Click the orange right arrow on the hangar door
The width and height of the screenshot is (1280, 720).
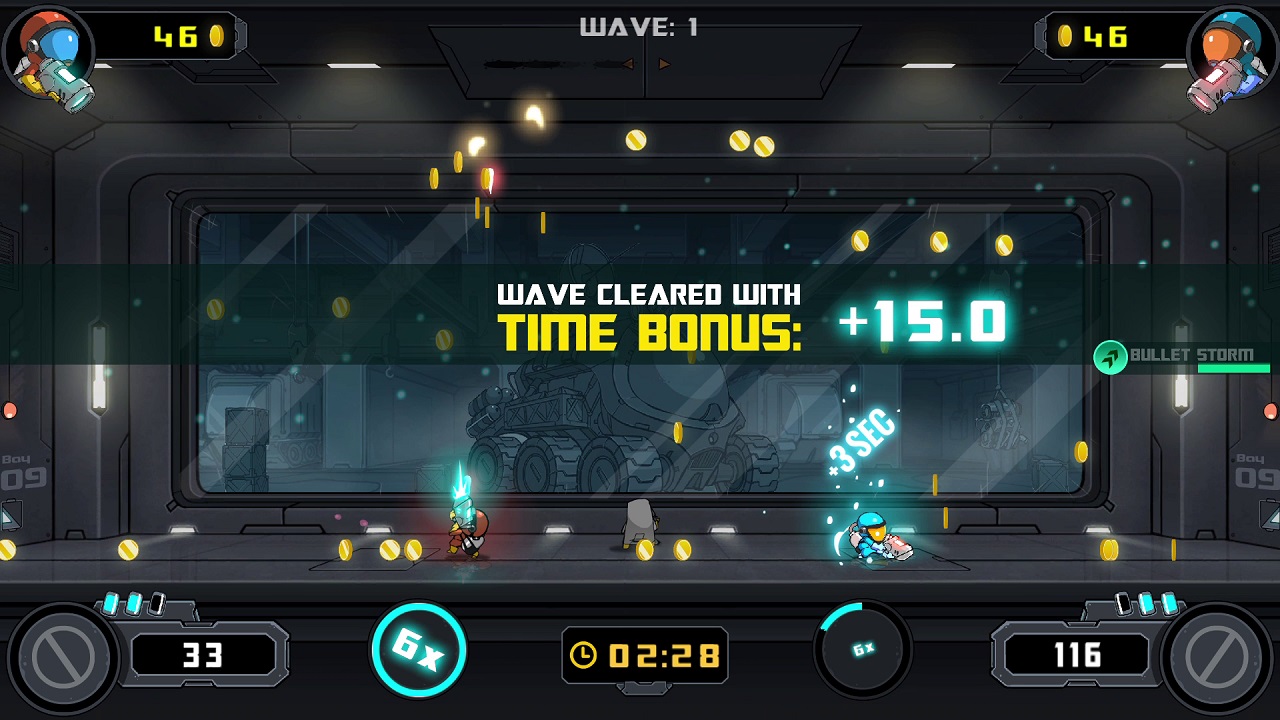[663, 64]
